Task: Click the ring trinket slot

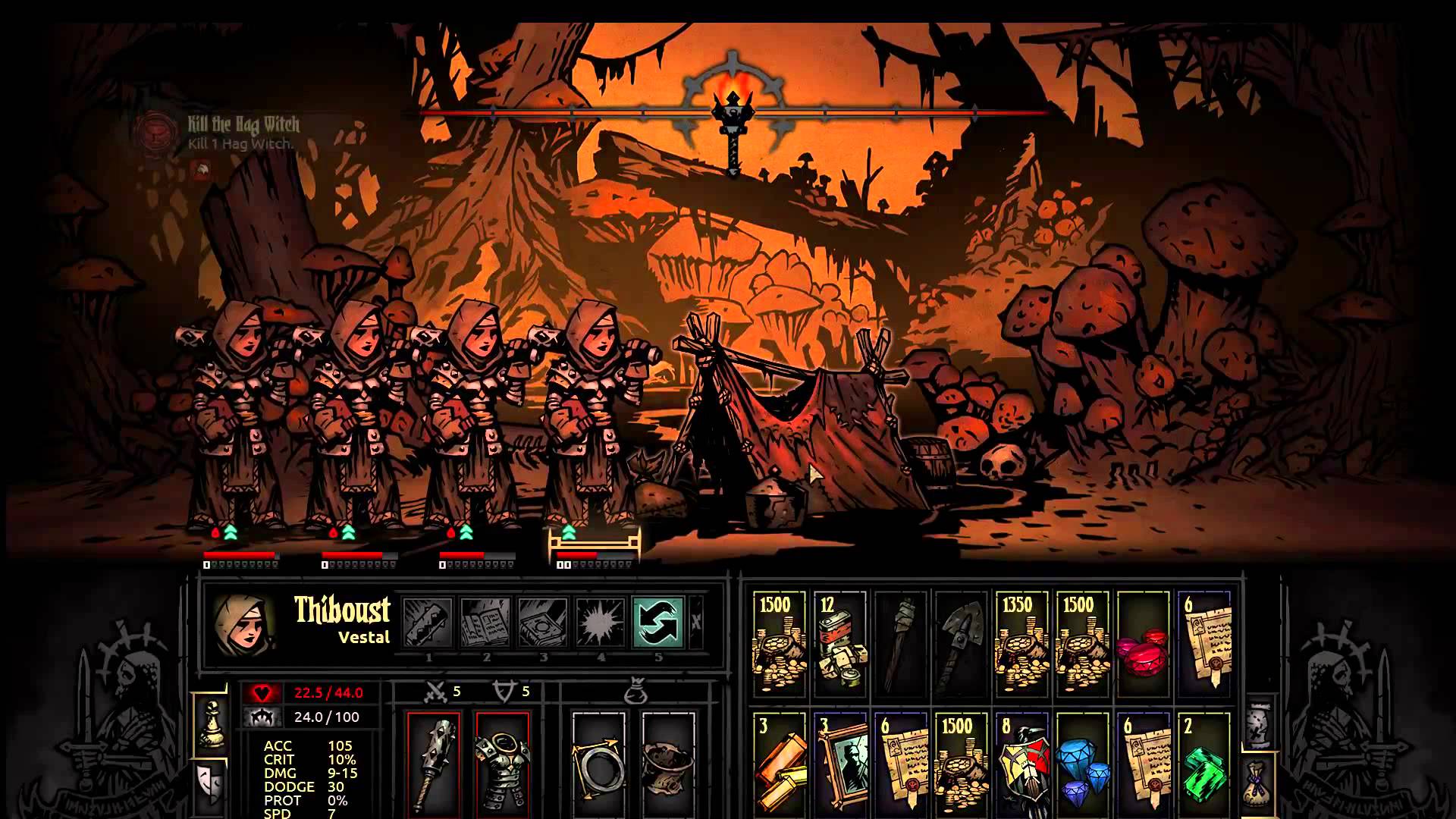Action: tap(599, 762)
